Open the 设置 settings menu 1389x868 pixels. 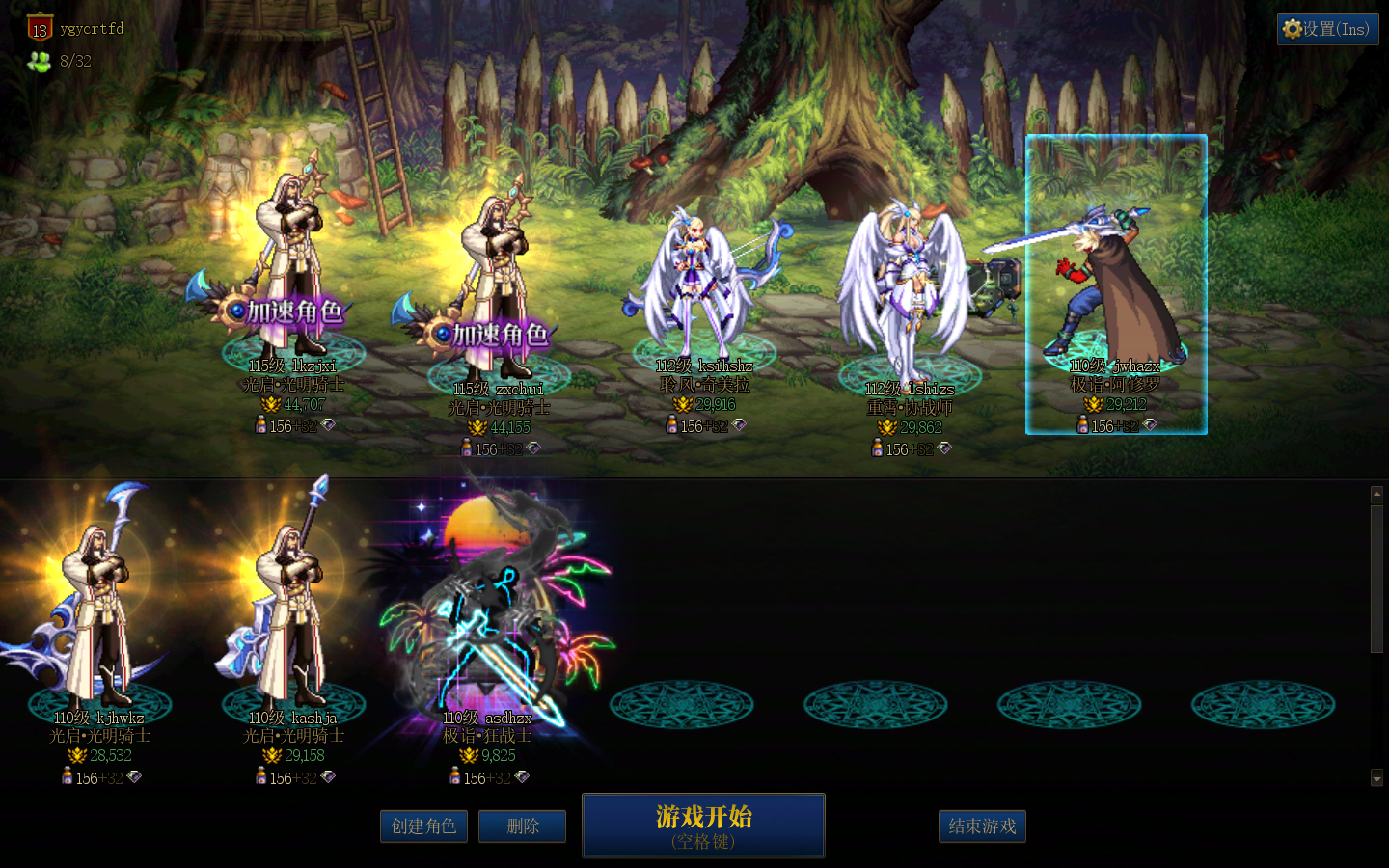click(1327, 29)
